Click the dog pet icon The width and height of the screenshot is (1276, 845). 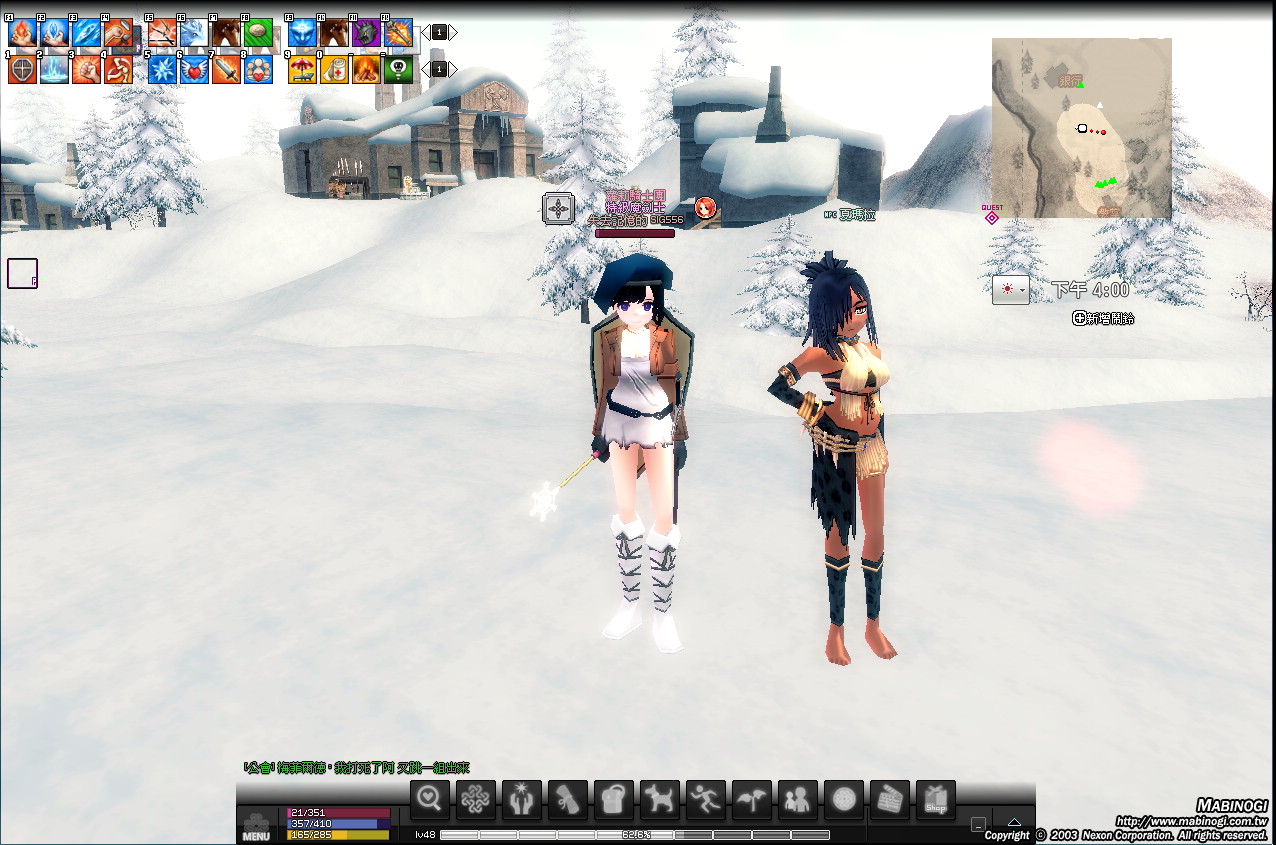point(659,799)
